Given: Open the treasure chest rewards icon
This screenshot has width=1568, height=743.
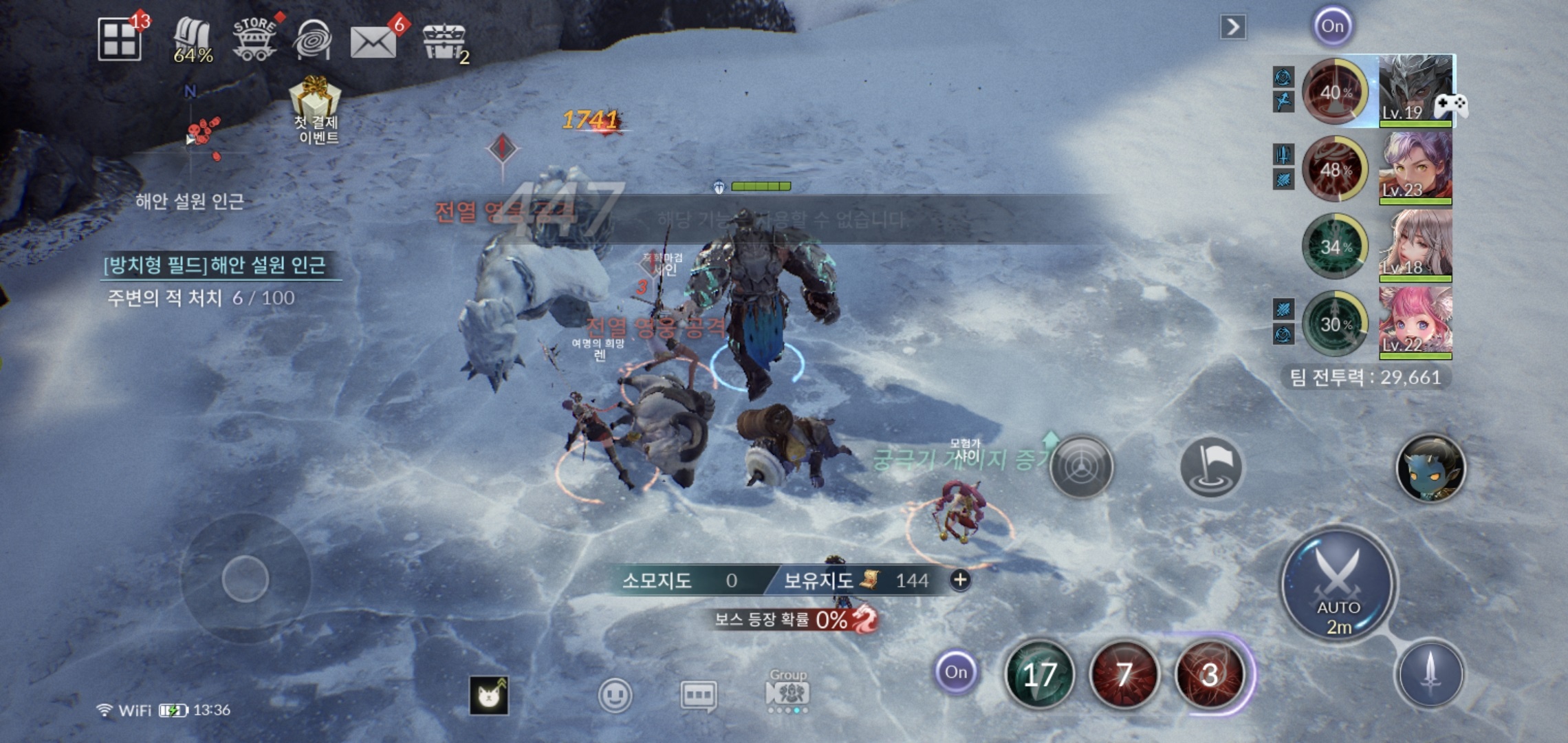Looking at the screenshot, I should tap(444, 43).
